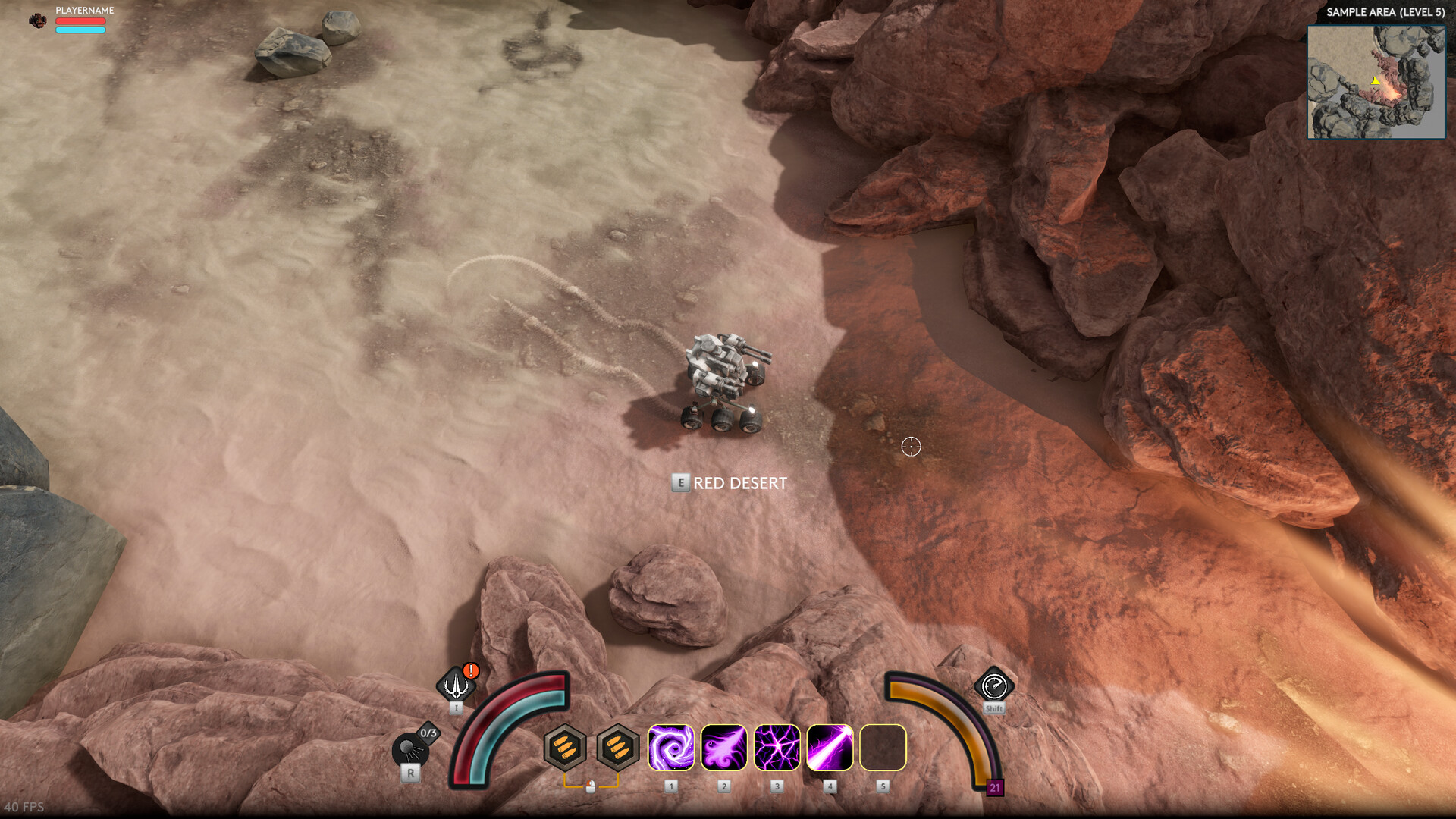Click the mouse indicator linking the ammo icons
1456x819 pixels.
pyautogui.click(x=590, y=785)
